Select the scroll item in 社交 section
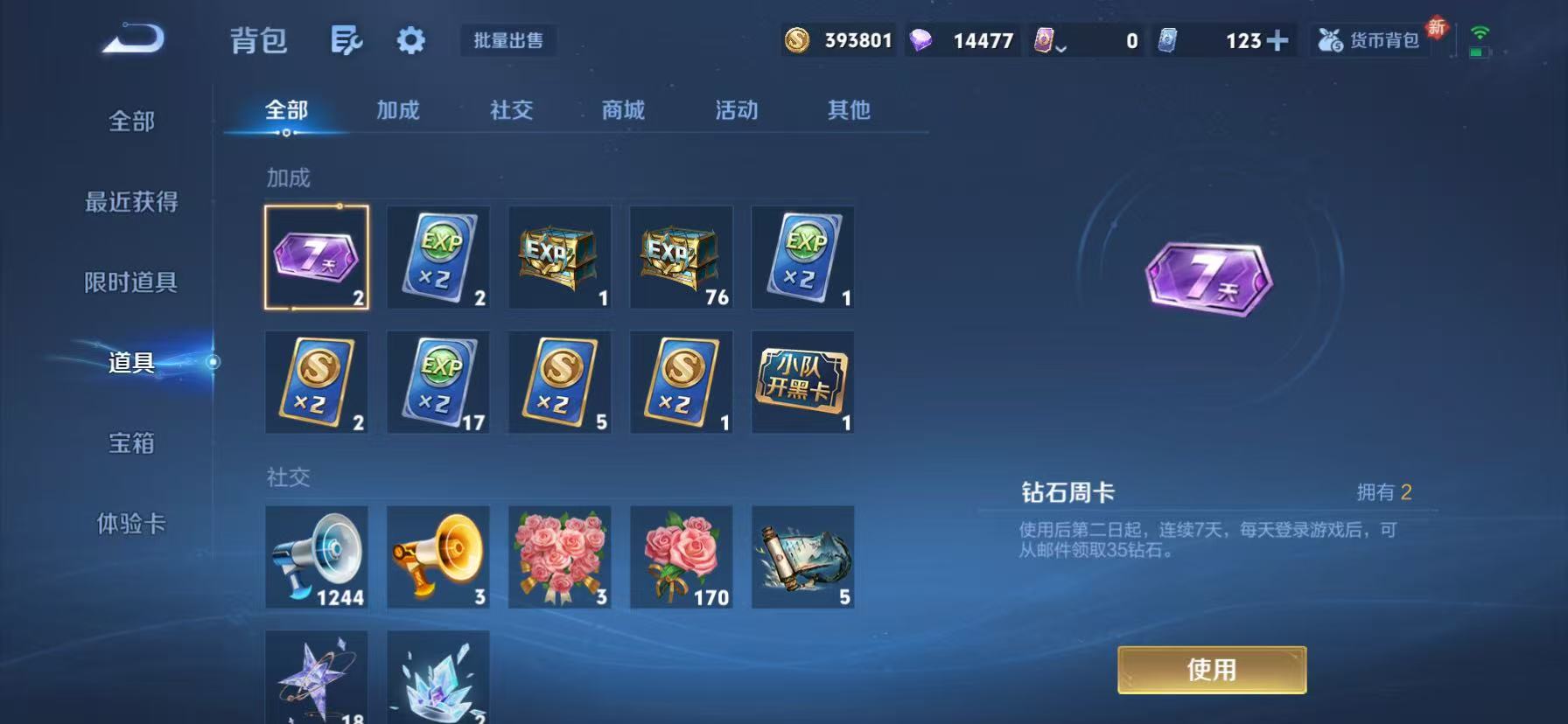1568x724 pixels. pos(802,557)
